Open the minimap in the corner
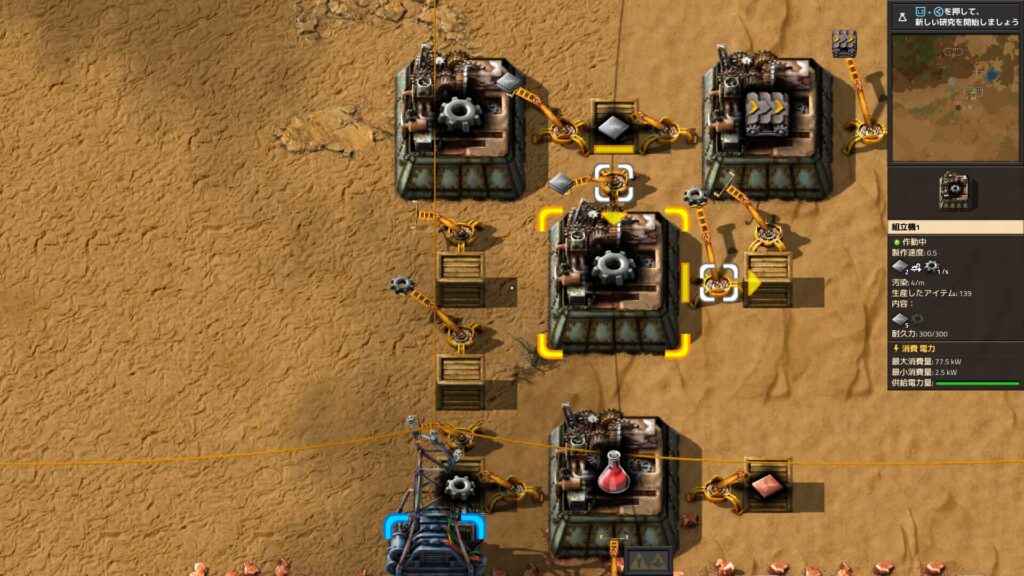1024x576 pixels. (955, 97)
